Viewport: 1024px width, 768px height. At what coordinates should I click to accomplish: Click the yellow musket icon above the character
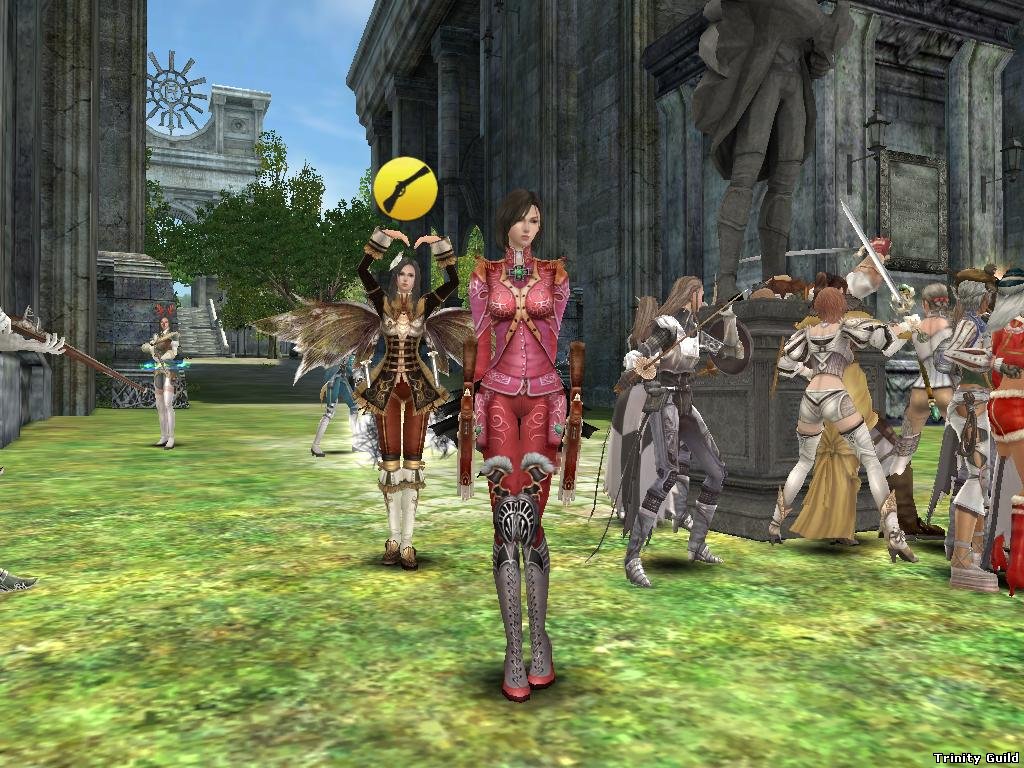(x=404, y=186)
